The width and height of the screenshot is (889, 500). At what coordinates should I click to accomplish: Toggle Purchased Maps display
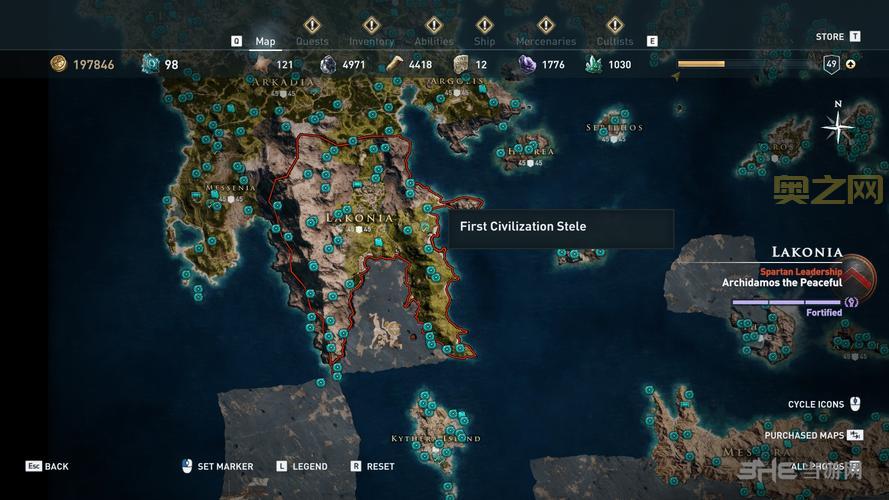click(x=805, y=436)
